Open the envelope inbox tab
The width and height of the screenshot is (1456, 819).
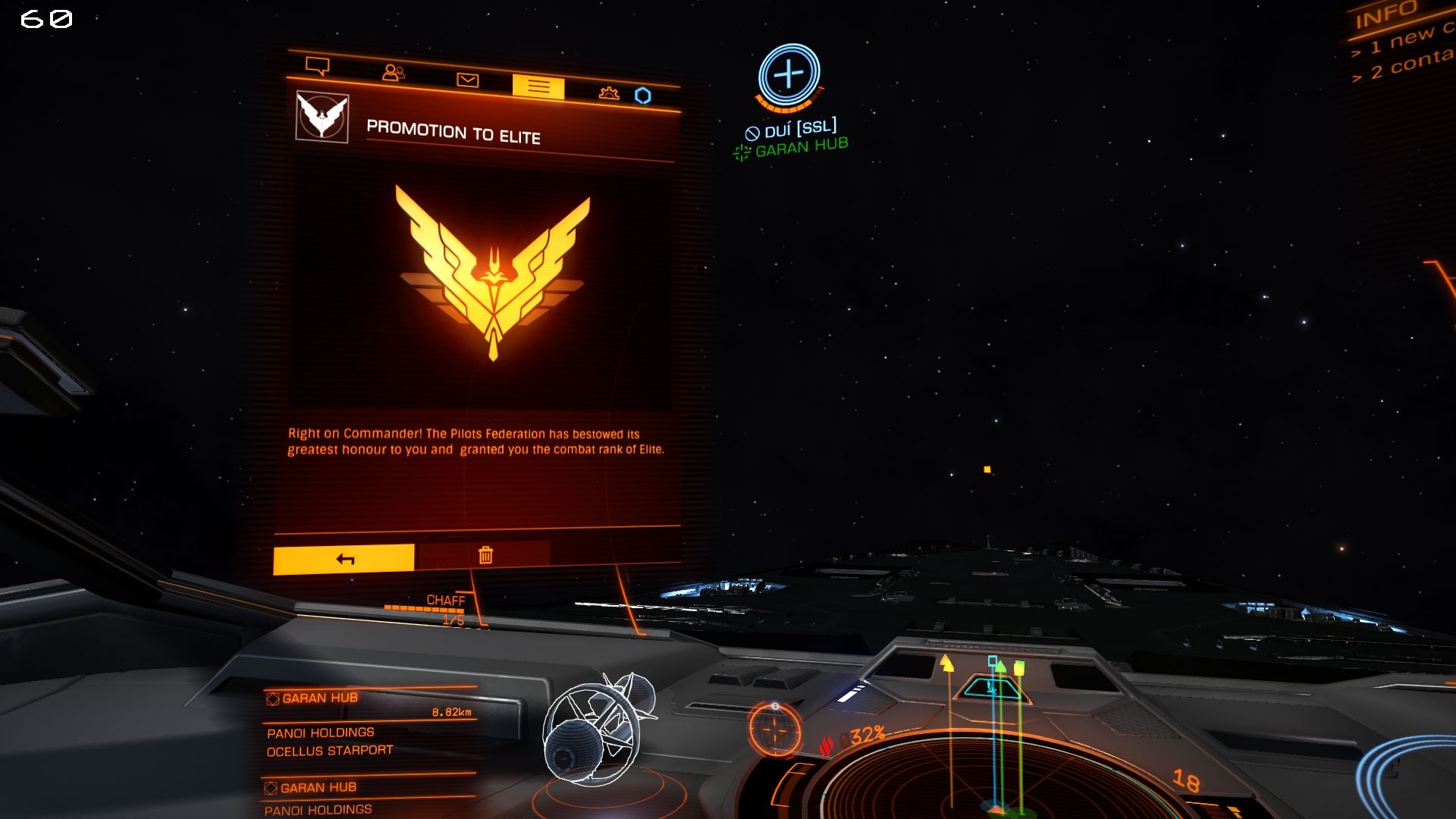pyautogui.click(x=467, y=80)
